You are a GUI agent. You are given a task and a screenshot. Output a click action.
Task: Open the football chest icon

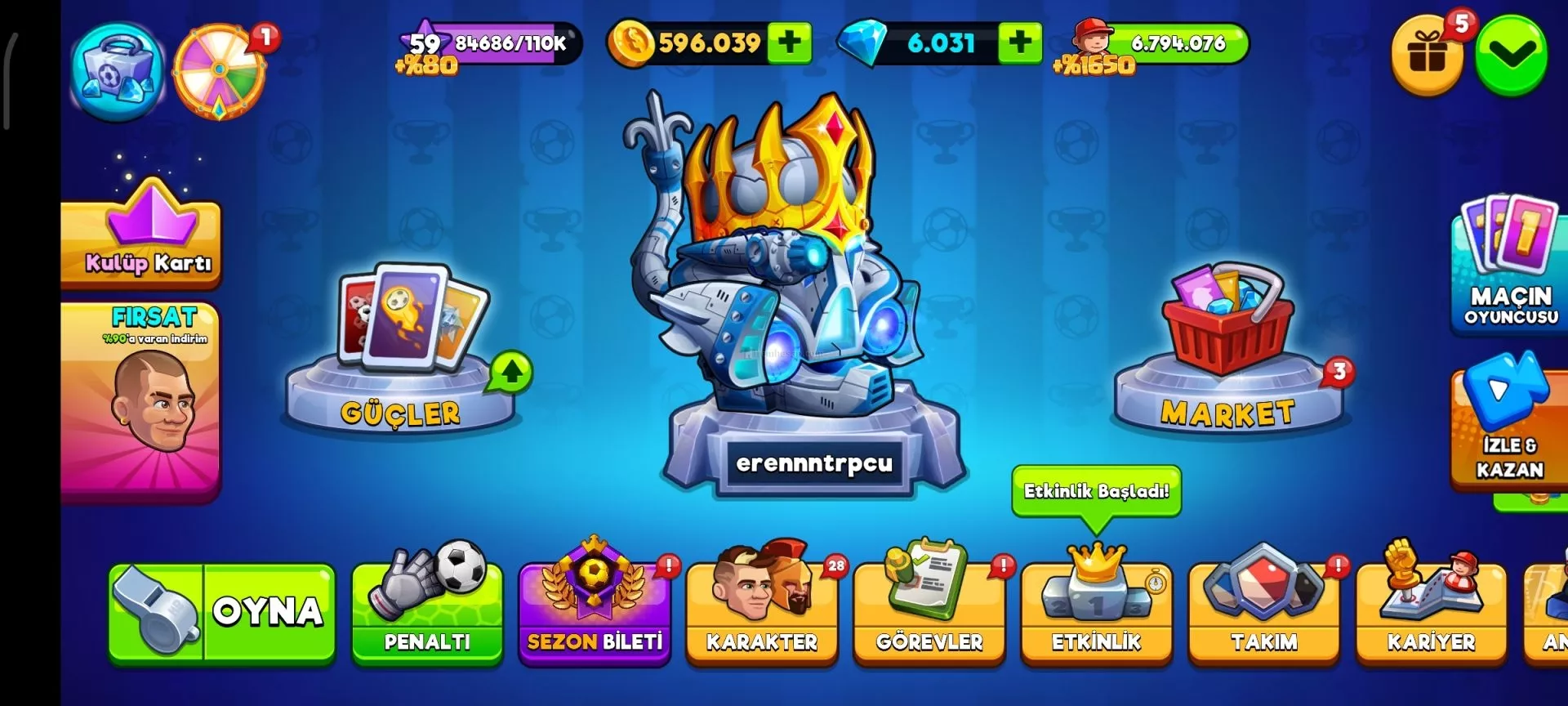[117, 72]
